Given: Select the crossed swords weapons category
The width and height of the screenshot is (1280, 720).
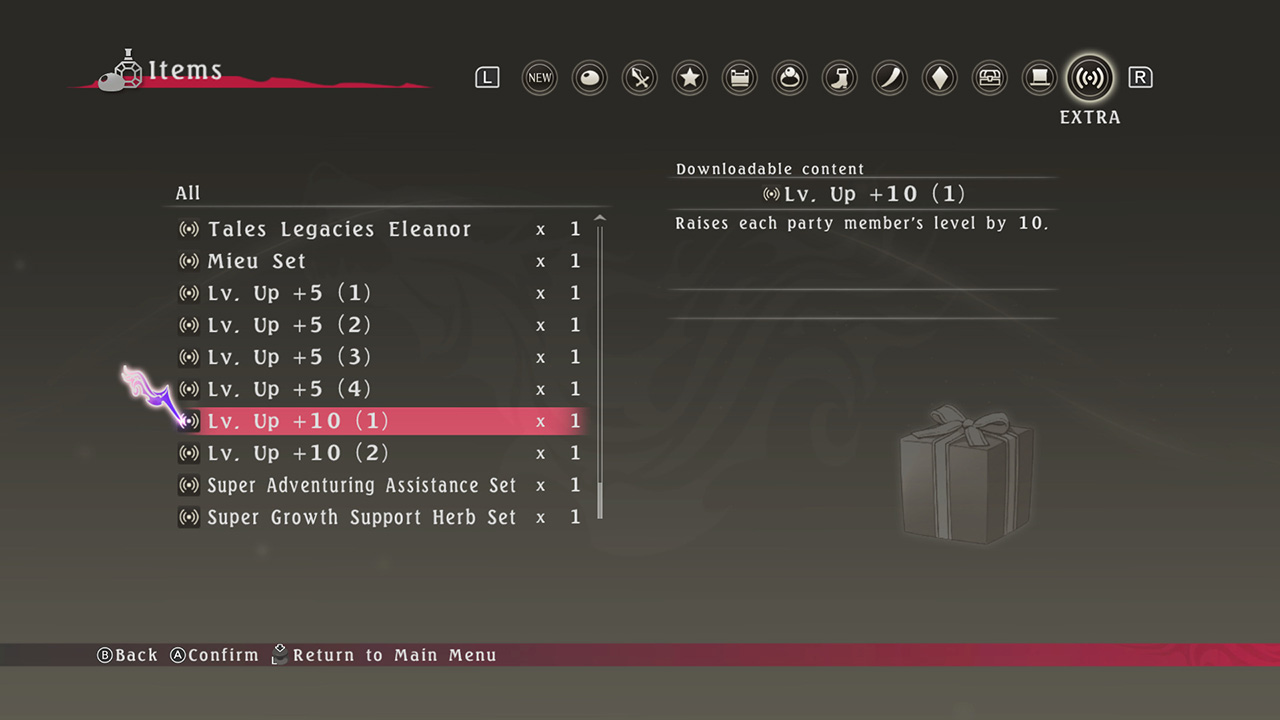Looking at the screenshot, I should click(x=639, y=78).
